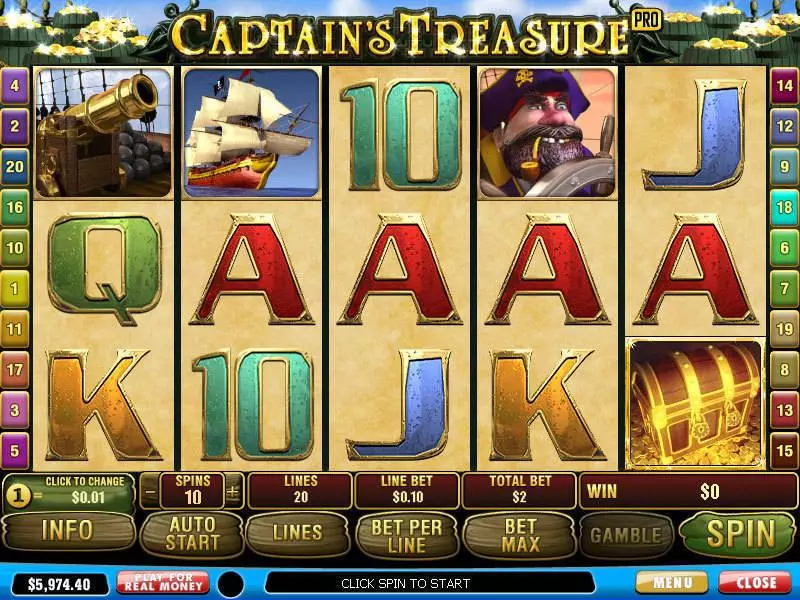
Task: Increase the auto spins count
Action: tap(234, 491)
